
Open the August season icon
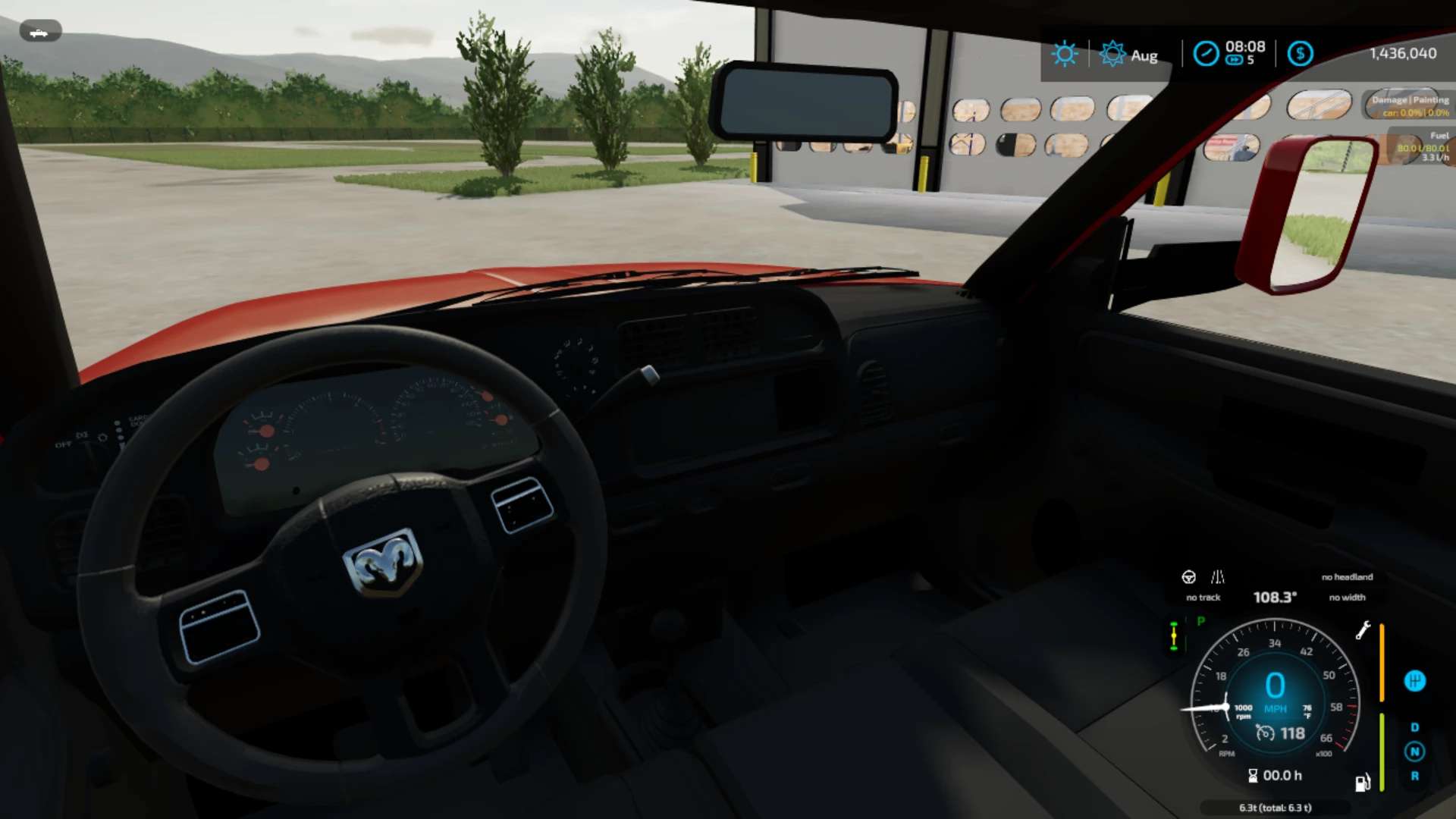coord(1112,54)
